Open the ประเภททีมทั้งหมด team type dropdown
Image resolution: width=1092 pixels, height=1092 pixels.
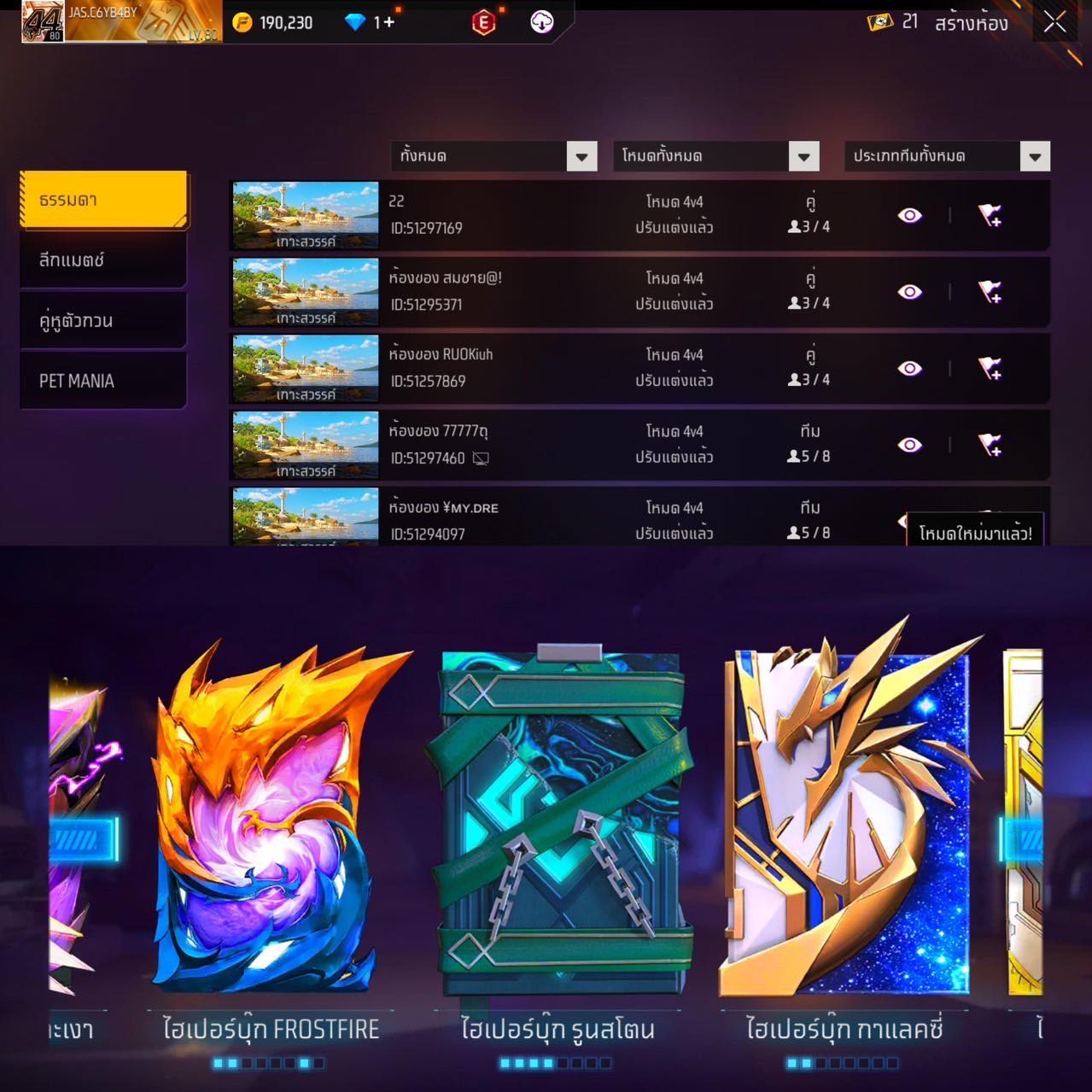pos(1034,156)
